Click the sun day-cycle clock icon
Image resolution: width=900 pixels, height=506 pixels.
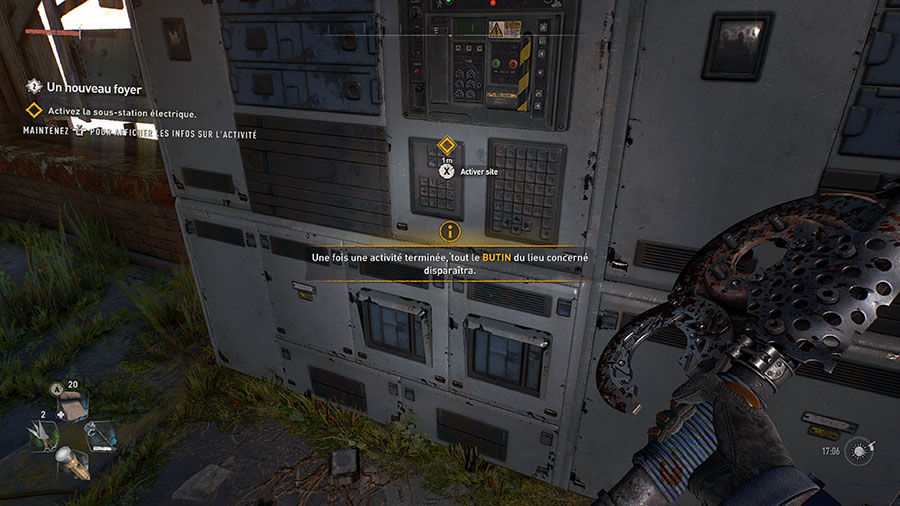coord(859,451)
